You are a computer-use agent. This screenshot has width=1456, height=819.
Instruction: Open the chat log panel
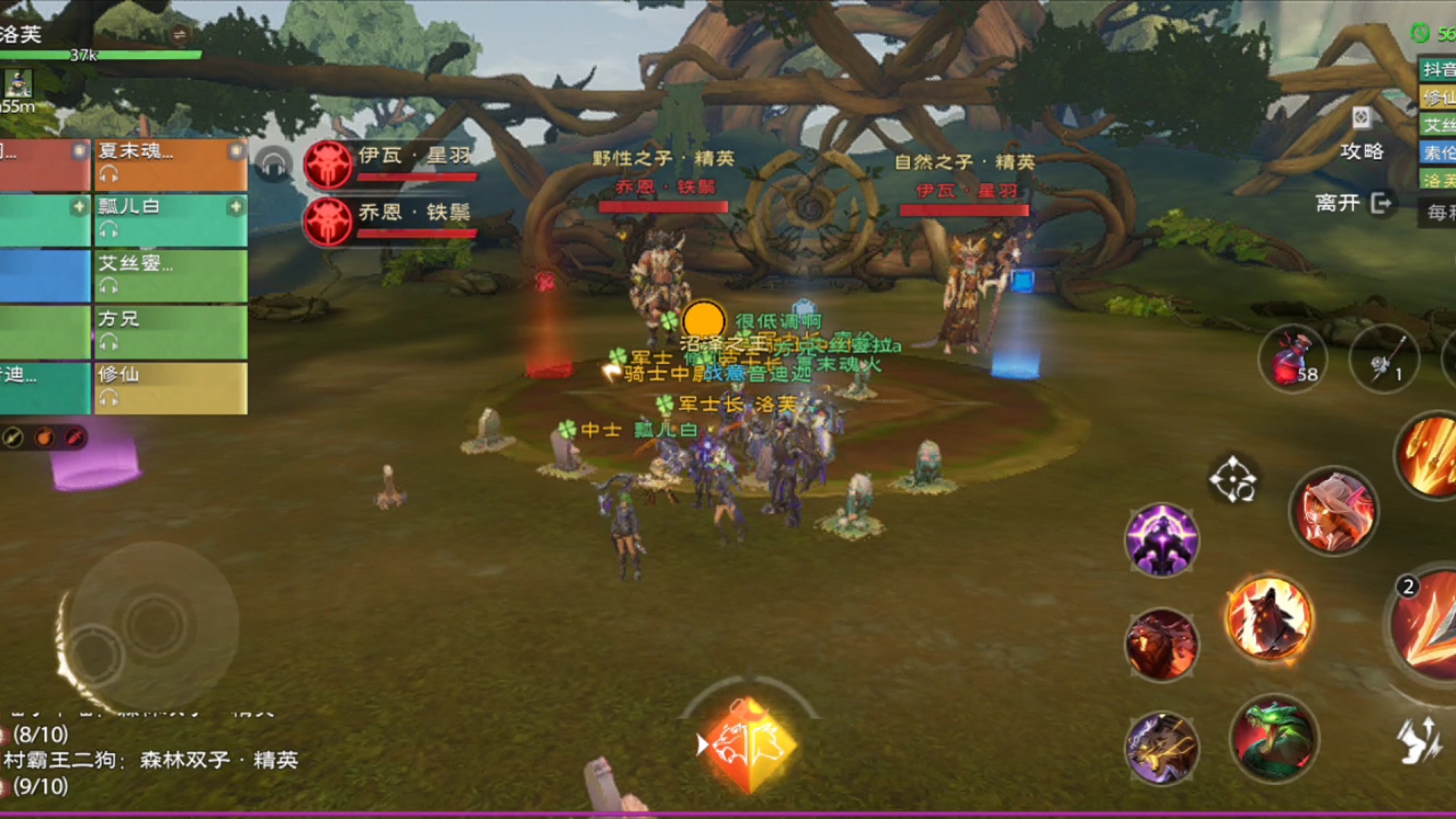tap(152, 760)
